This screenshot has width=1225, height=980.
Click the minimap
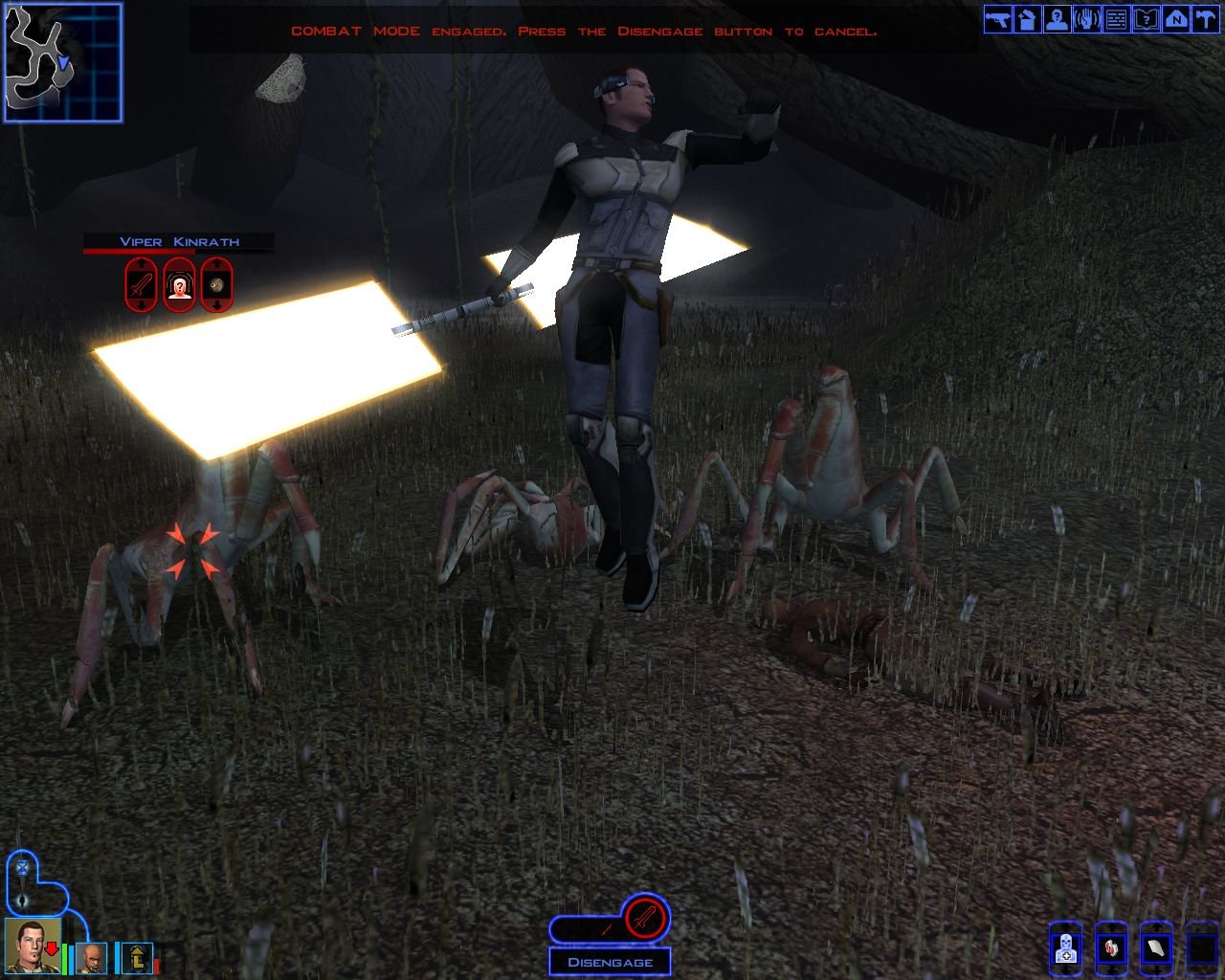[x=63, y=62]
